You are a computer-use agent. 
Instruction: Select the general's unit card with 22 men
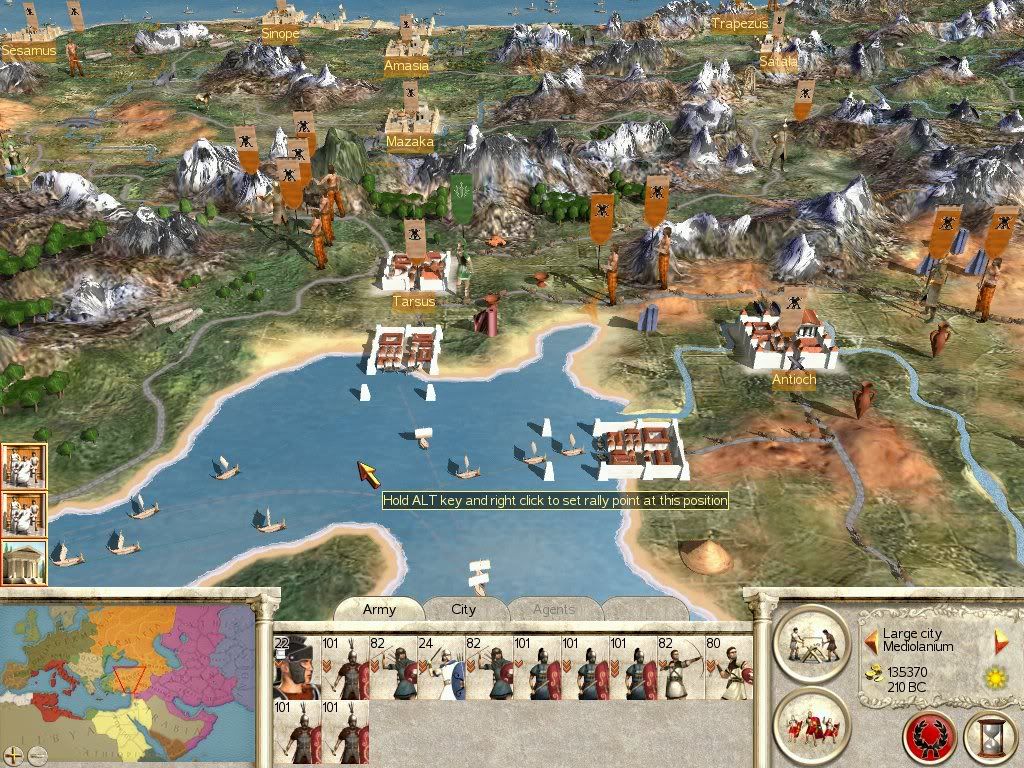pyautogui.click(x=296, y=666)
